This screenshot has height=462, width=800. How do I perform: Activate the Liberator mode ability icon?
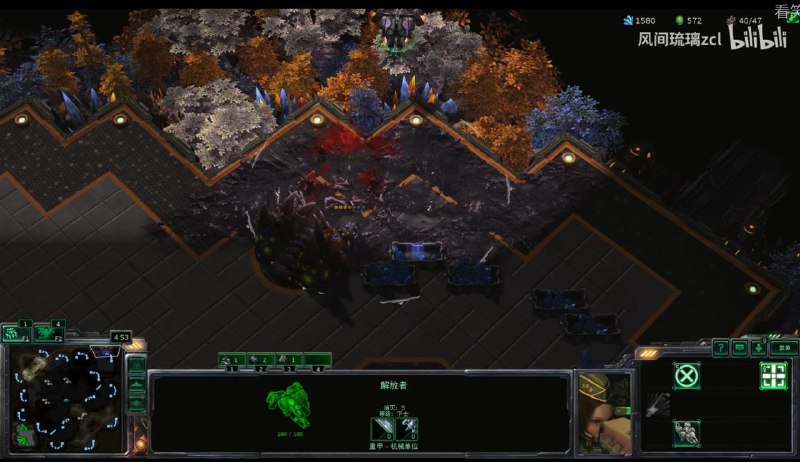pos(686,433)
